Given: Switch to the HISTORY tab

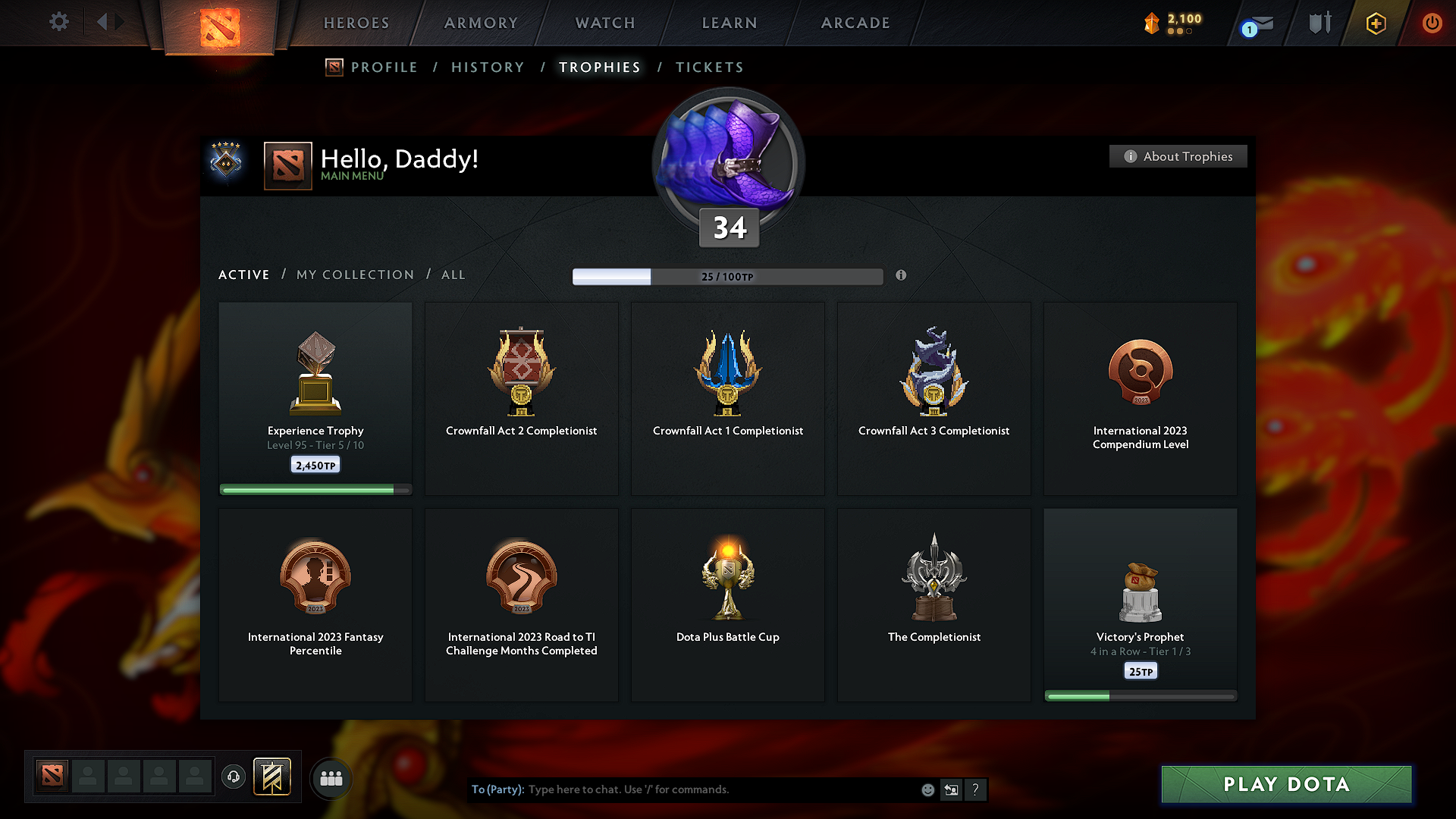Looking at the screenshot, I should click(x=488, y=67).
